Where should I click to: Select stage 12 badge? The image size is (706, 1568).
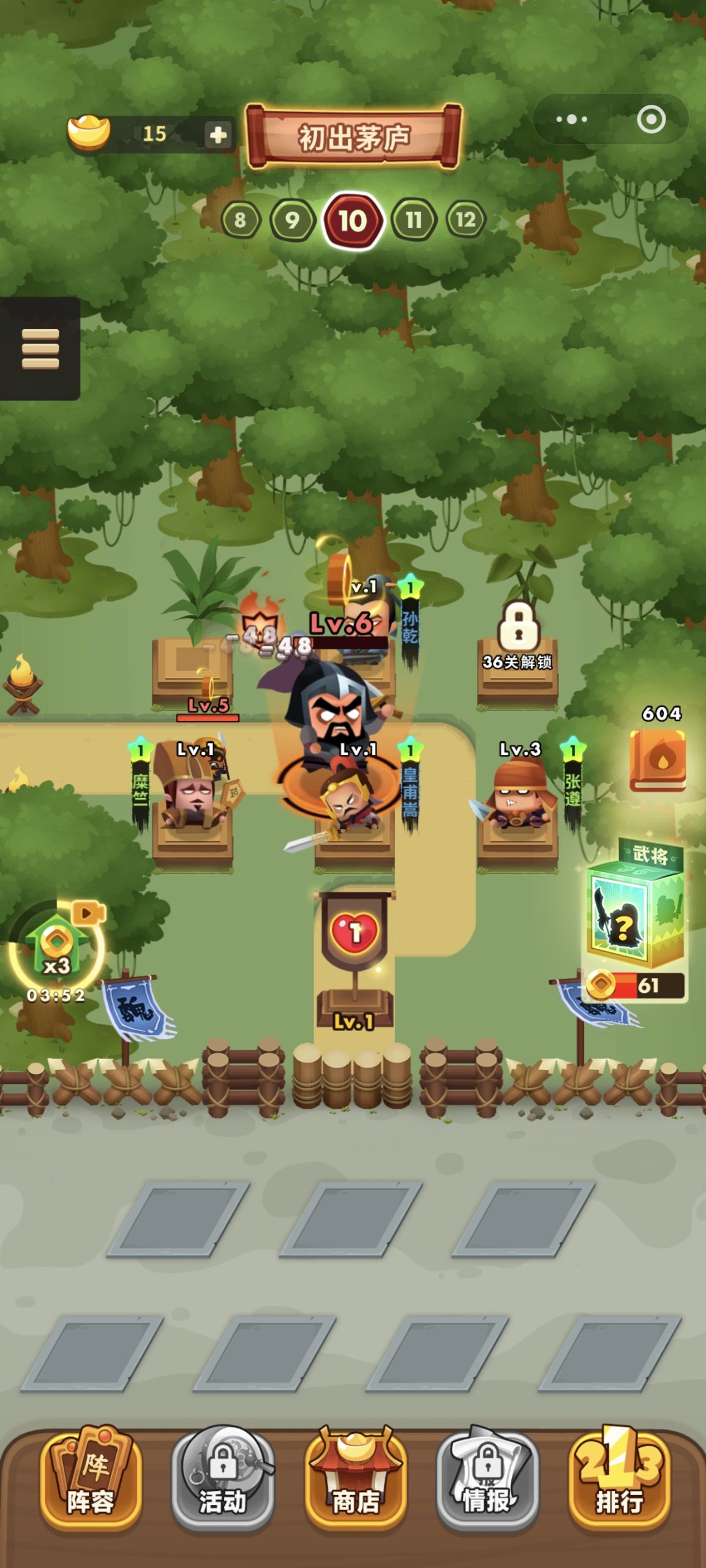465,219
